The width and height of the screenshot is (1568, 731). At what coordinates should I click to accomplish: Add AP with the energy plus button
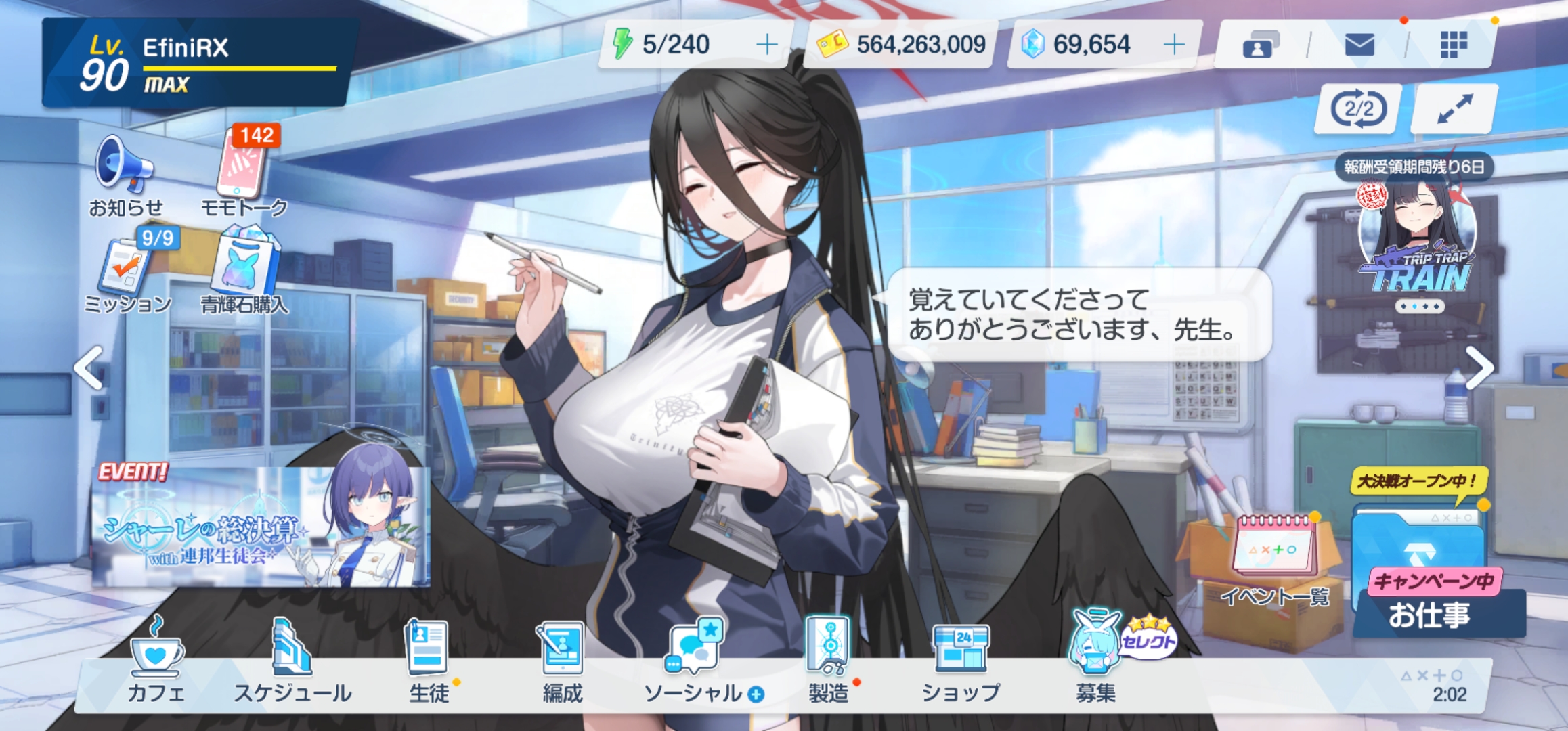click(x=767, y=45)
